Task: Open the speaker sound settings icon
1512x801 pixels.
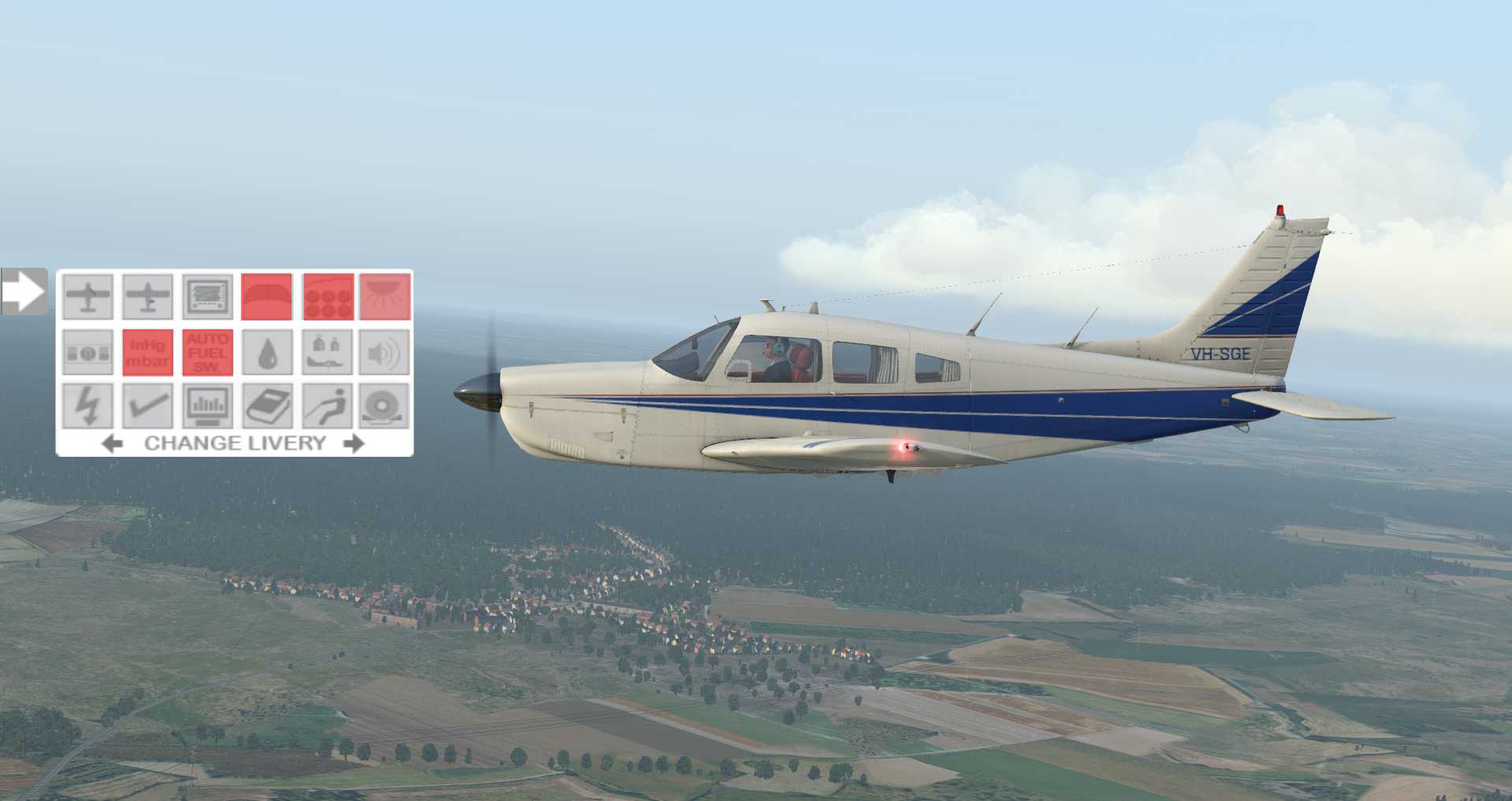Action: [x=386, y=352]
